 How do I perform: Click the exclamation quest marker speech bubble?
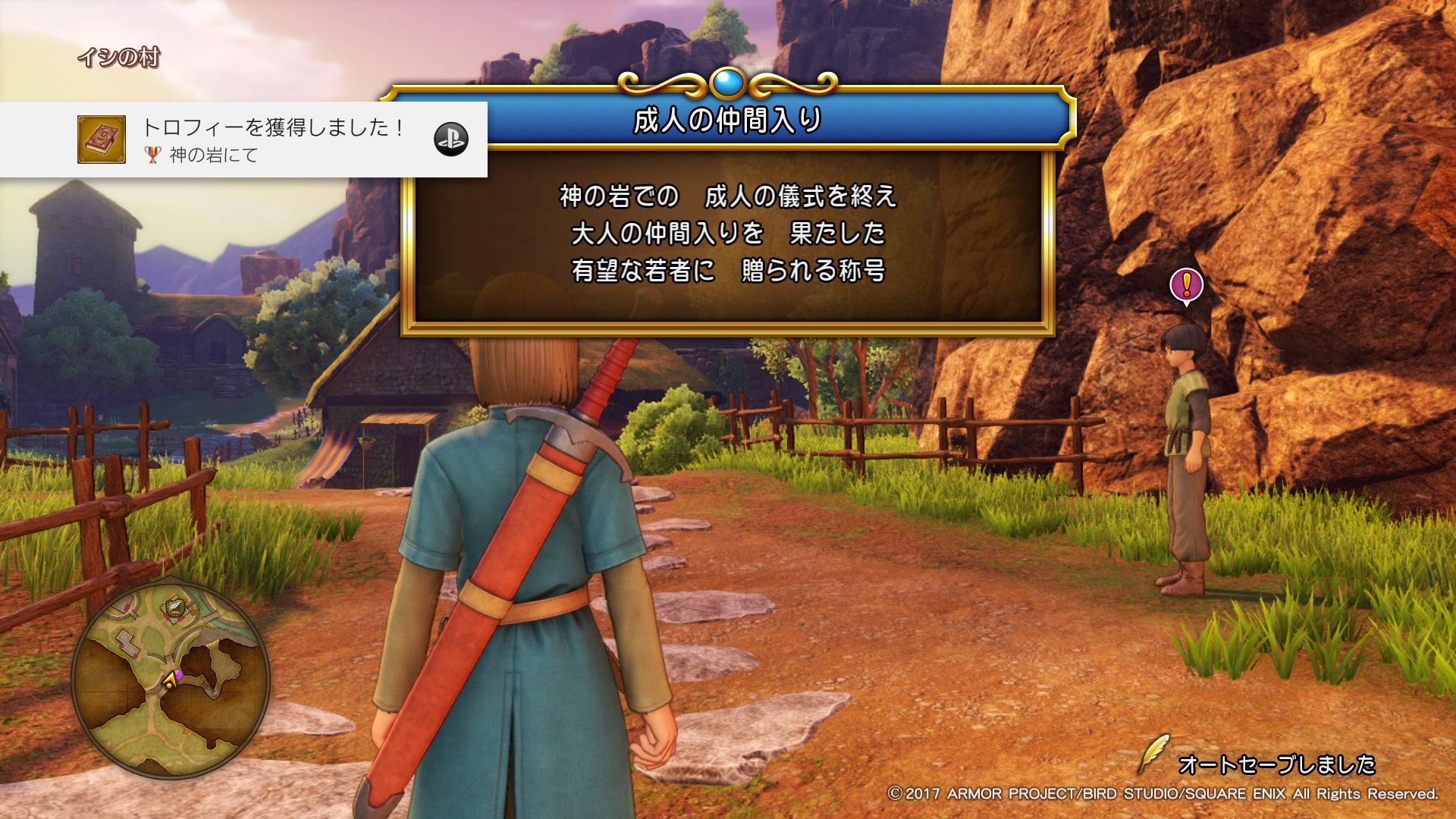[x=1186, y=286]
